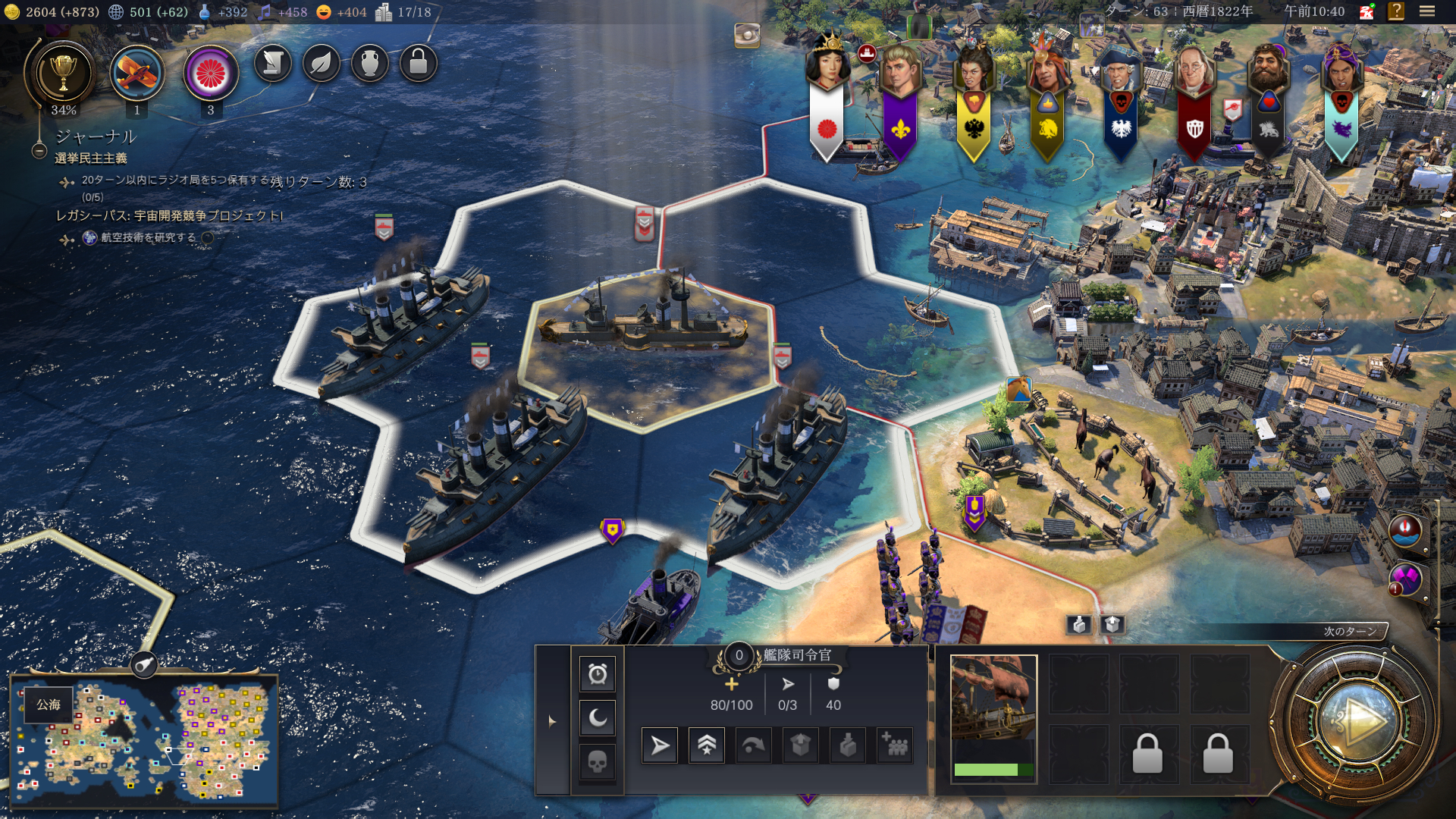Open the commander promotion chevrons action
Image resolution: width=1456 pixels, height=819 pixels.
pyautogui.click(x=706, y=746)
